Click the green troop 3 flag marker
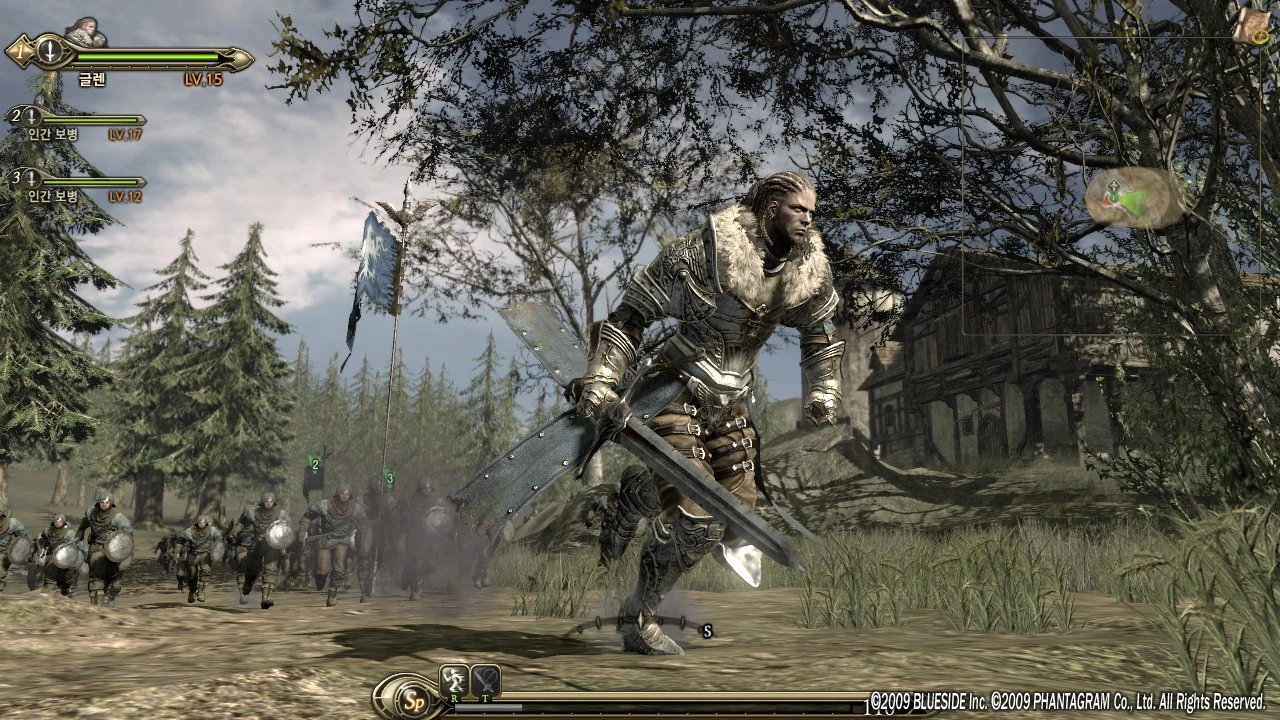The height and width of the screenshot is (720, 1280). coord(389,477)
